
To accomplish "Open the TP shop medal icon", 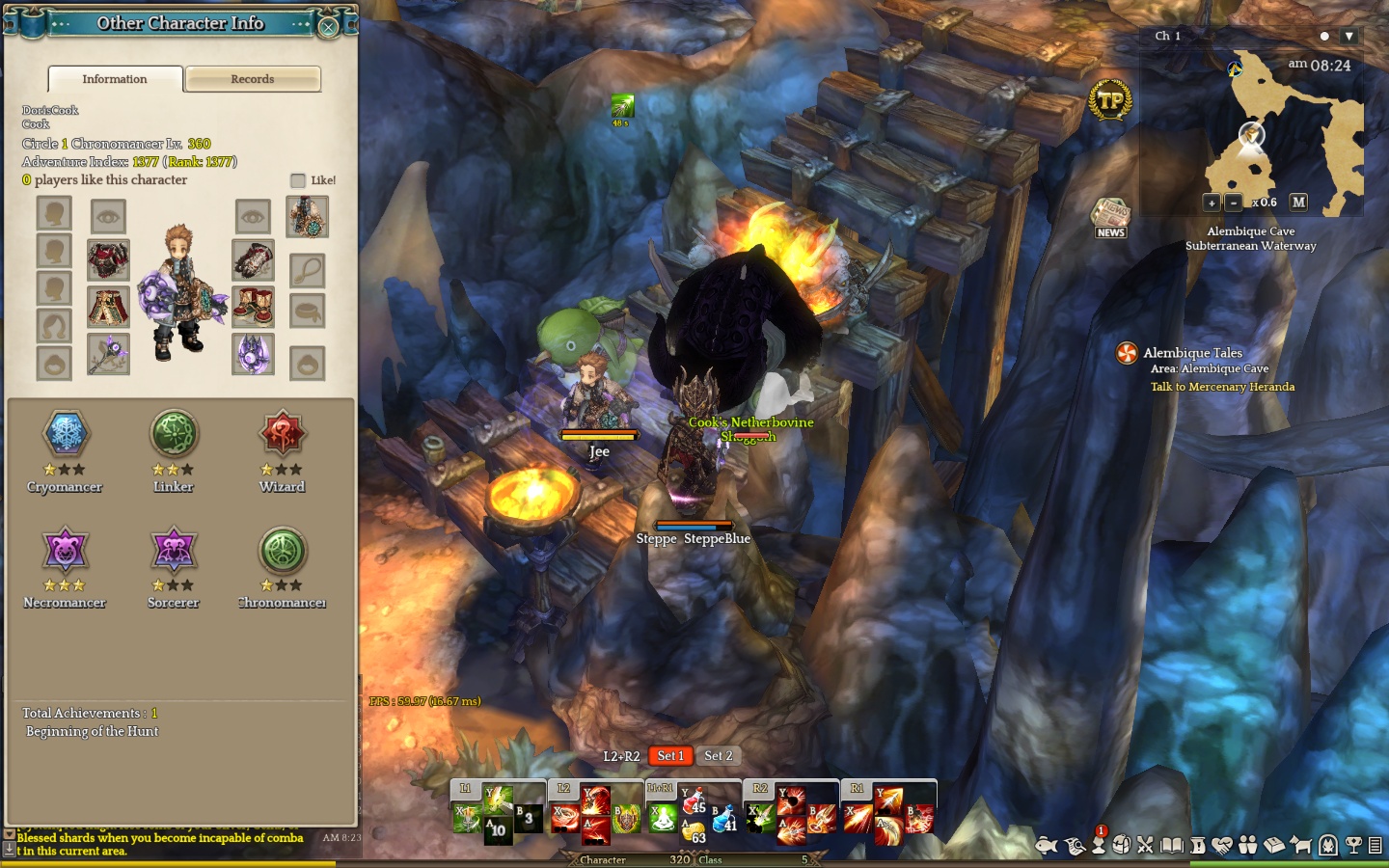I will click(x=1110, y=99).
